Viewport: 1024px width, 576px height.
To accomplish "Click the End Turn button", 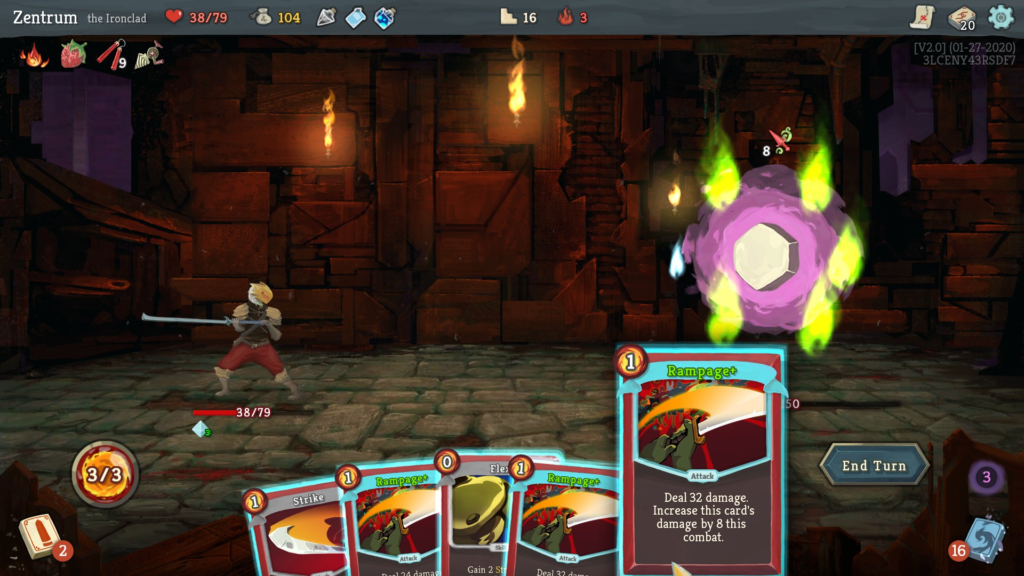I will tap(874, 466).
